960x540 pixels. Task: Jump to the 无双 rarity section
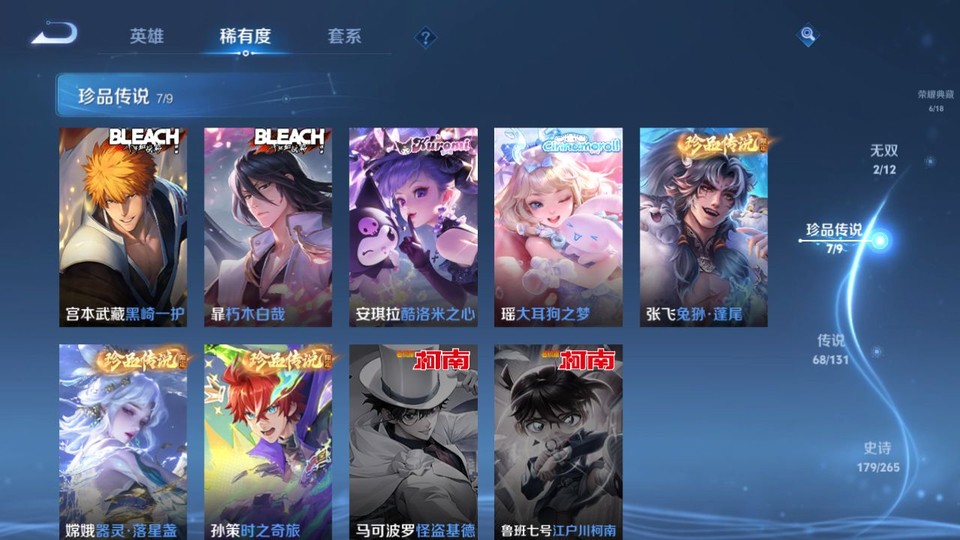883,158
